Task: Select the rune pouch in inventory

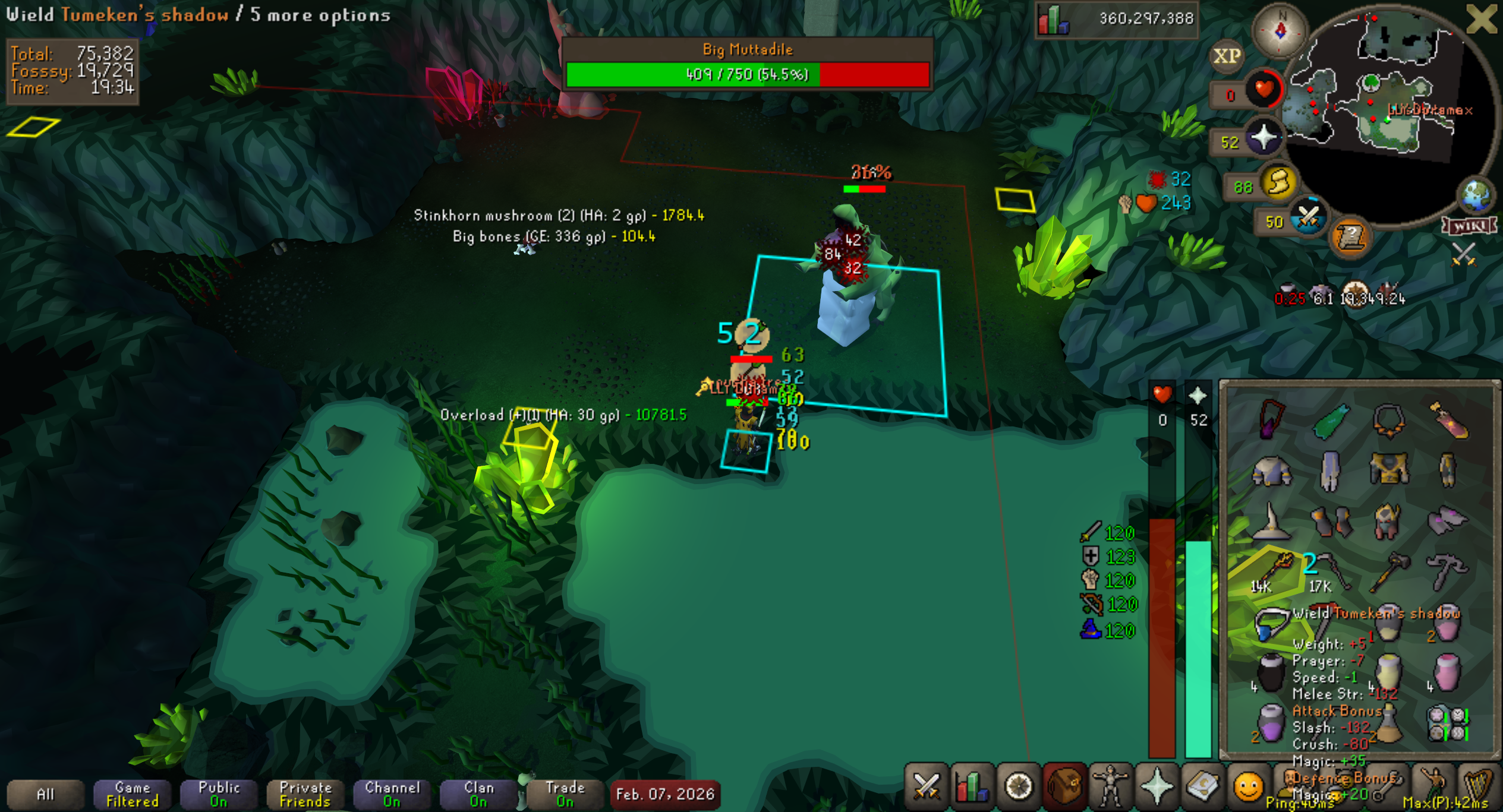Action: (1448, 723)
